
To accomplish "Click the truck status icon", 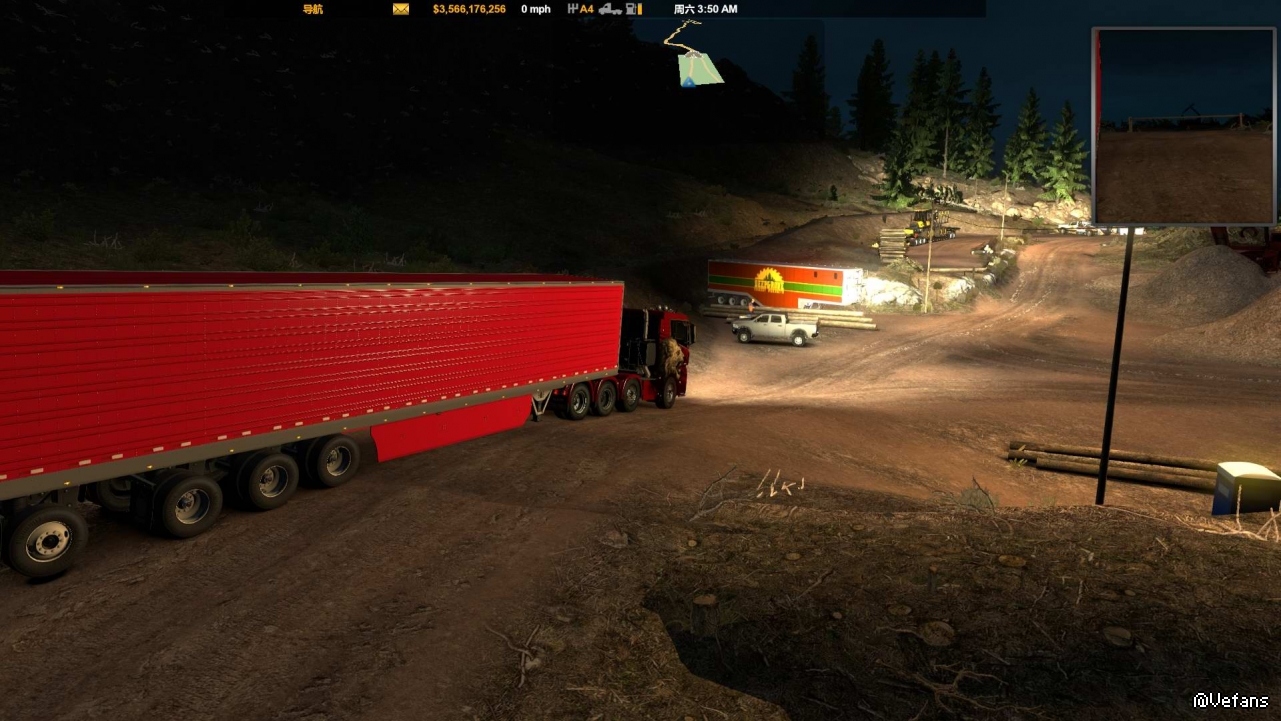I will click(610, 9).
